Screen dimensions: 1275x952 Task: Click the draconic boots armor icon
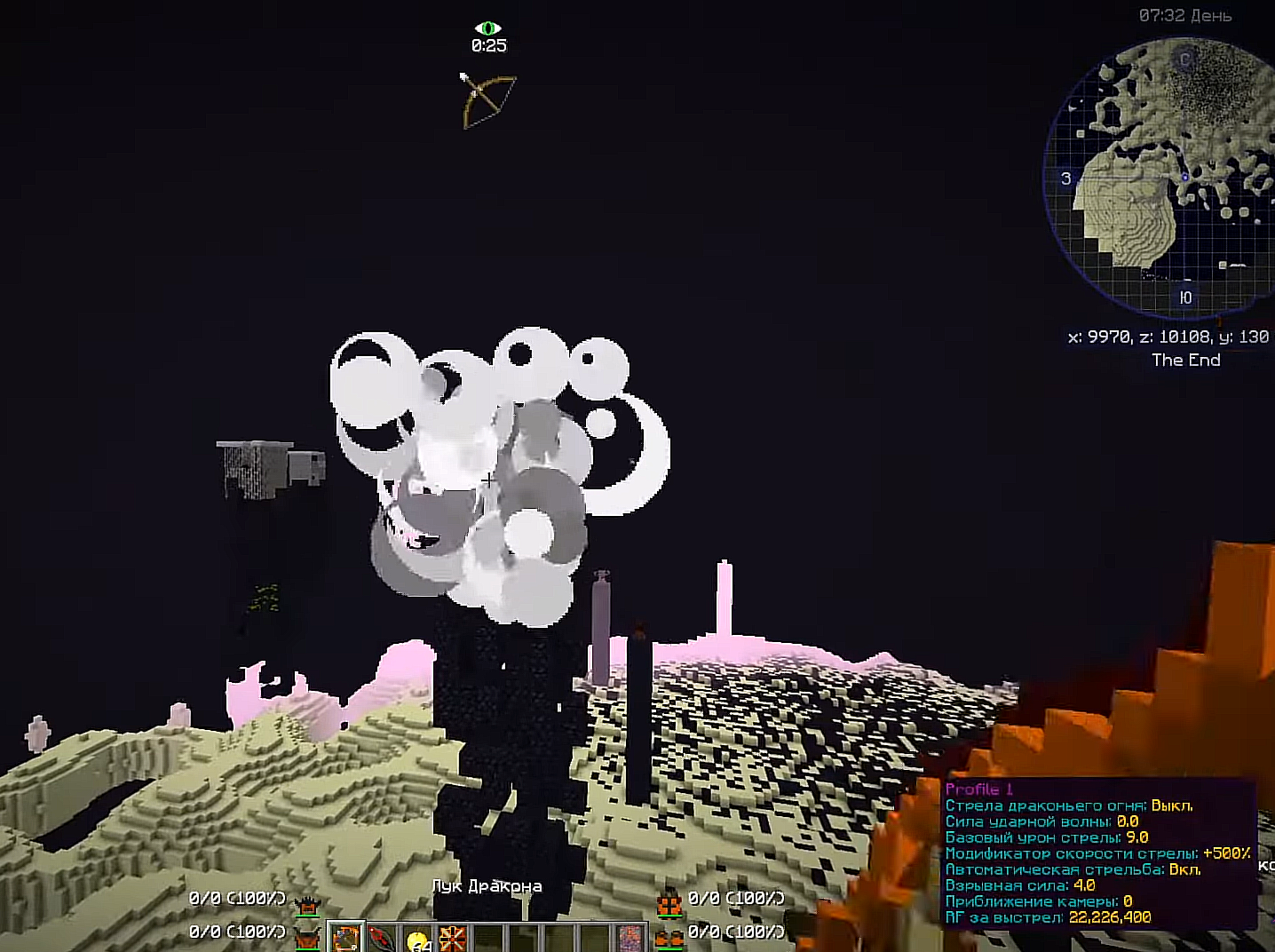(669, 936)
